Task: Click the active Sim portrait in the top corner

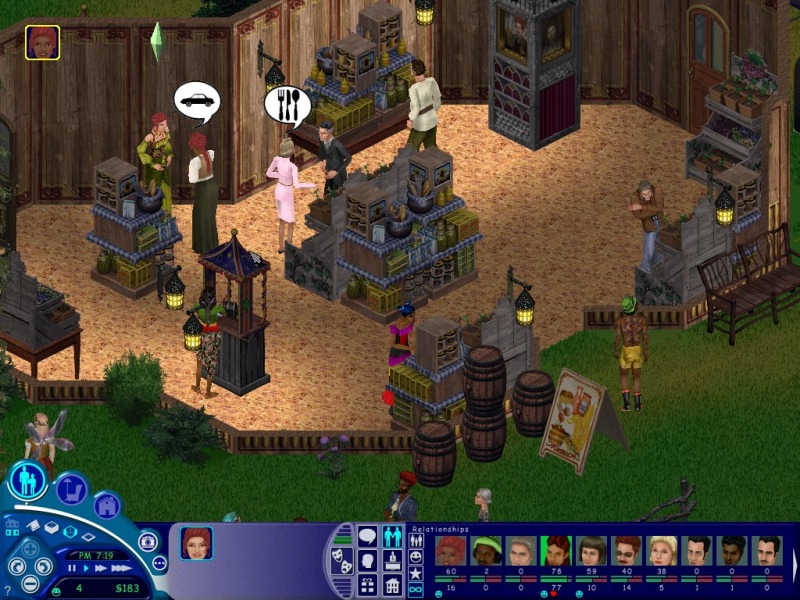Action: point(42,42)
